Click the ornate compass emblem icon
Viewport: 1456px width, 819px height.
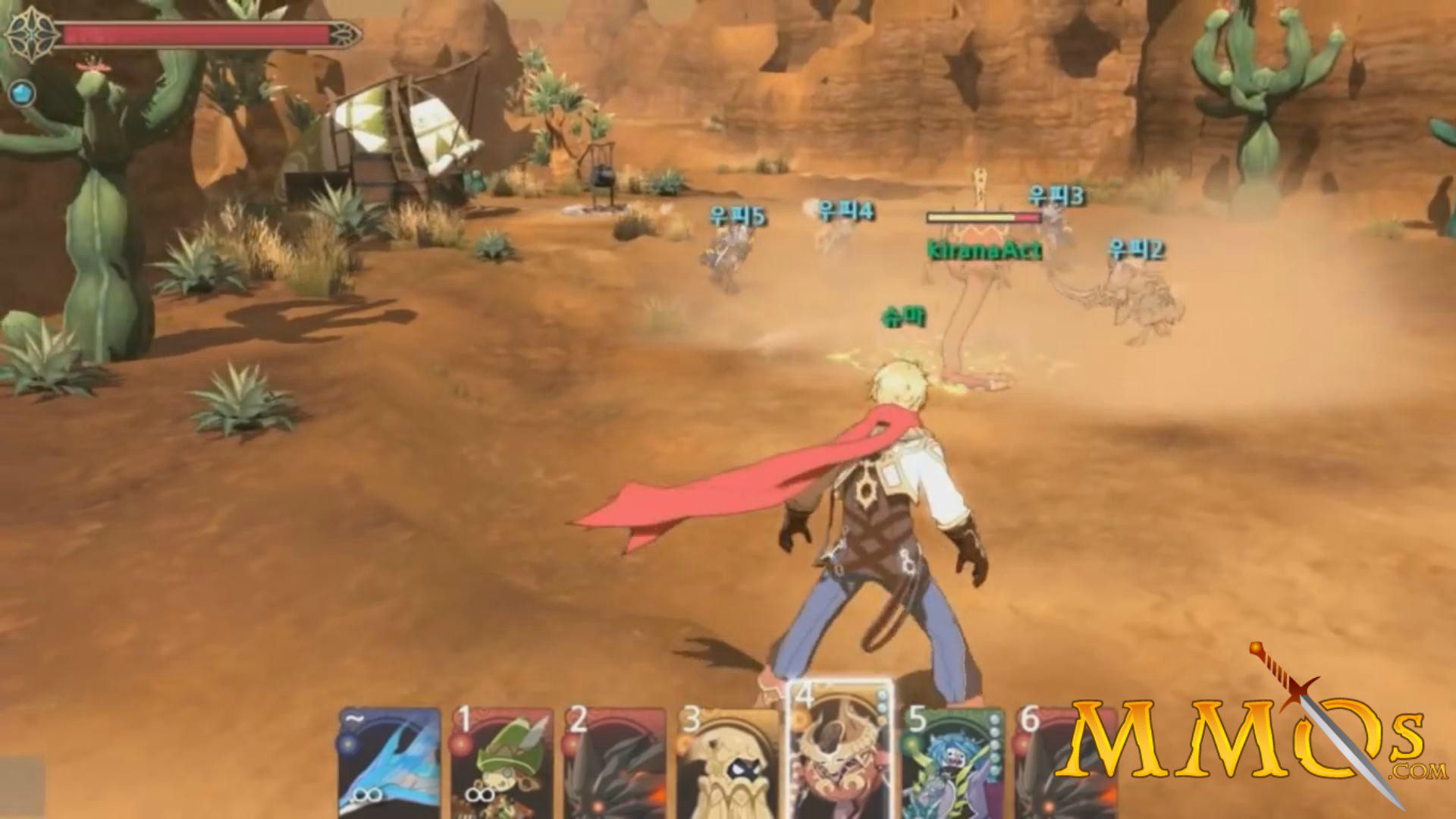[30, 34]
